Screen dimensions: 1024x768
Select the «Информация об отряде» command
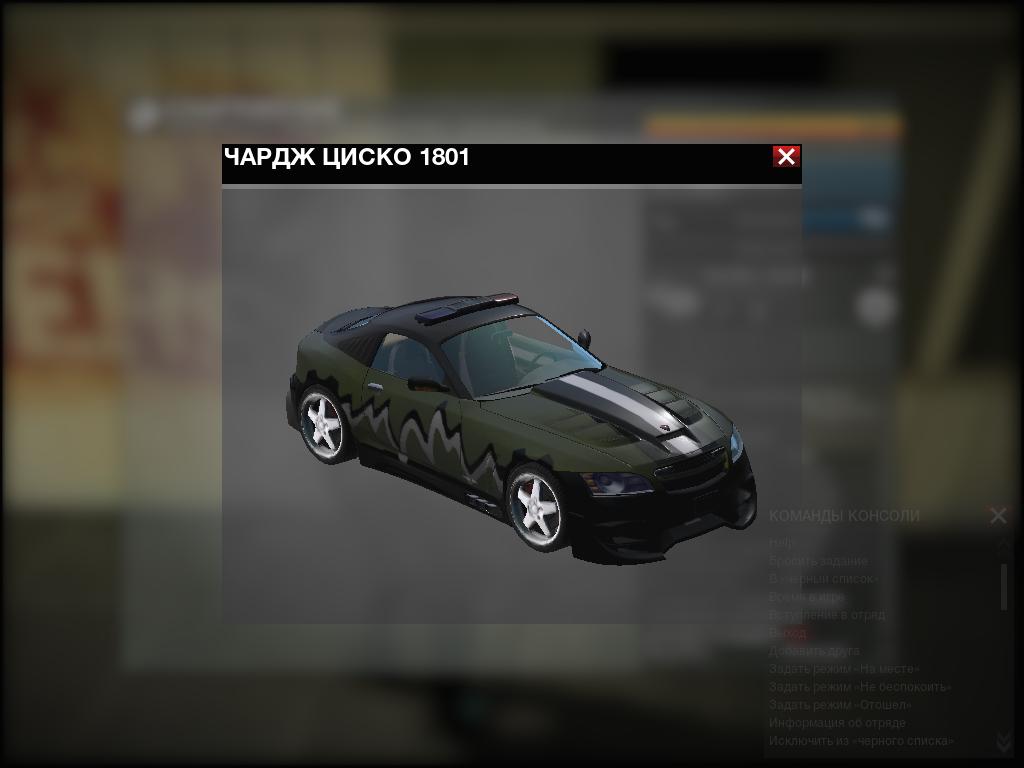tap(837, 723)
